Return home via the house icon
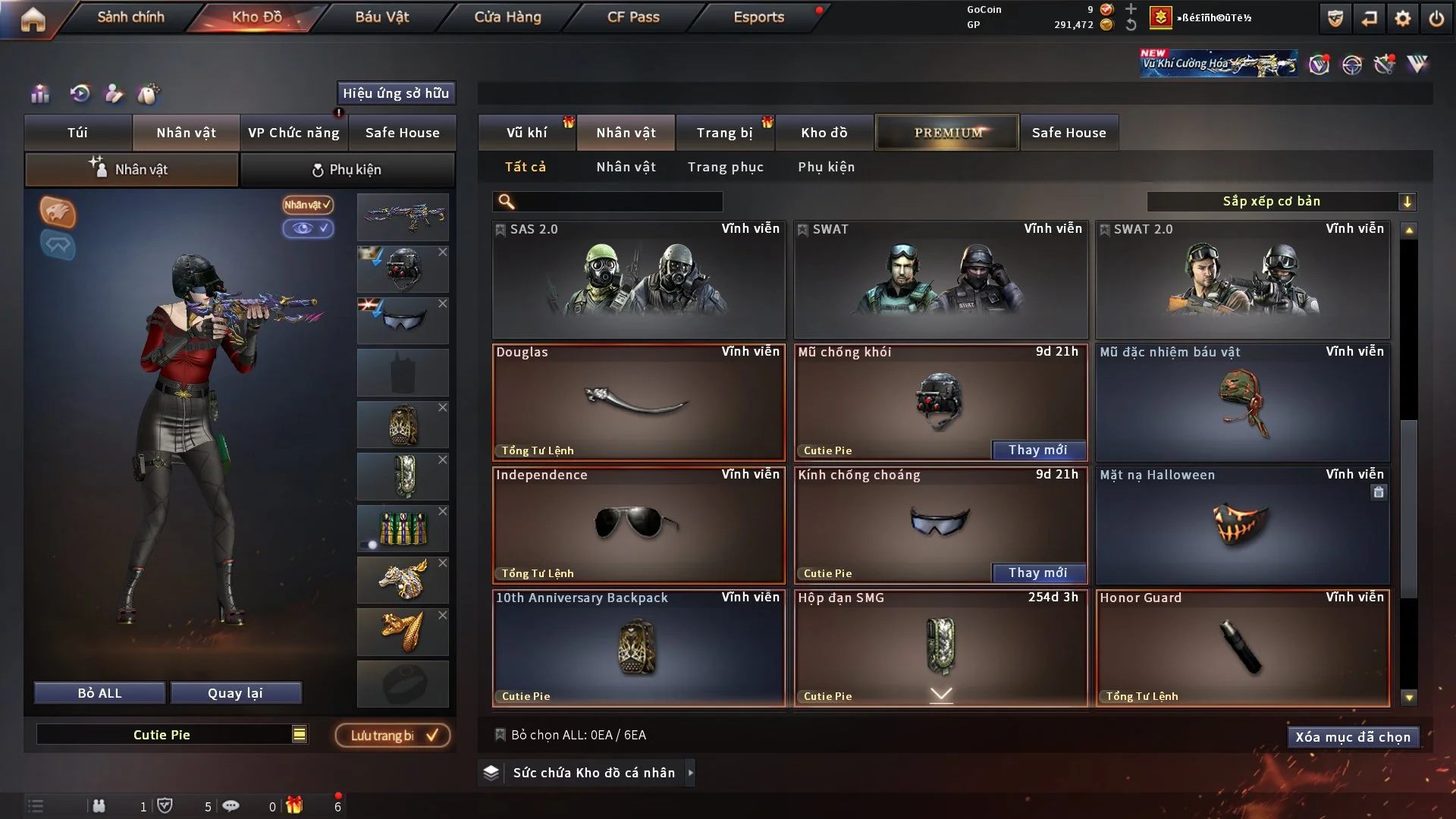 point(33,19)
